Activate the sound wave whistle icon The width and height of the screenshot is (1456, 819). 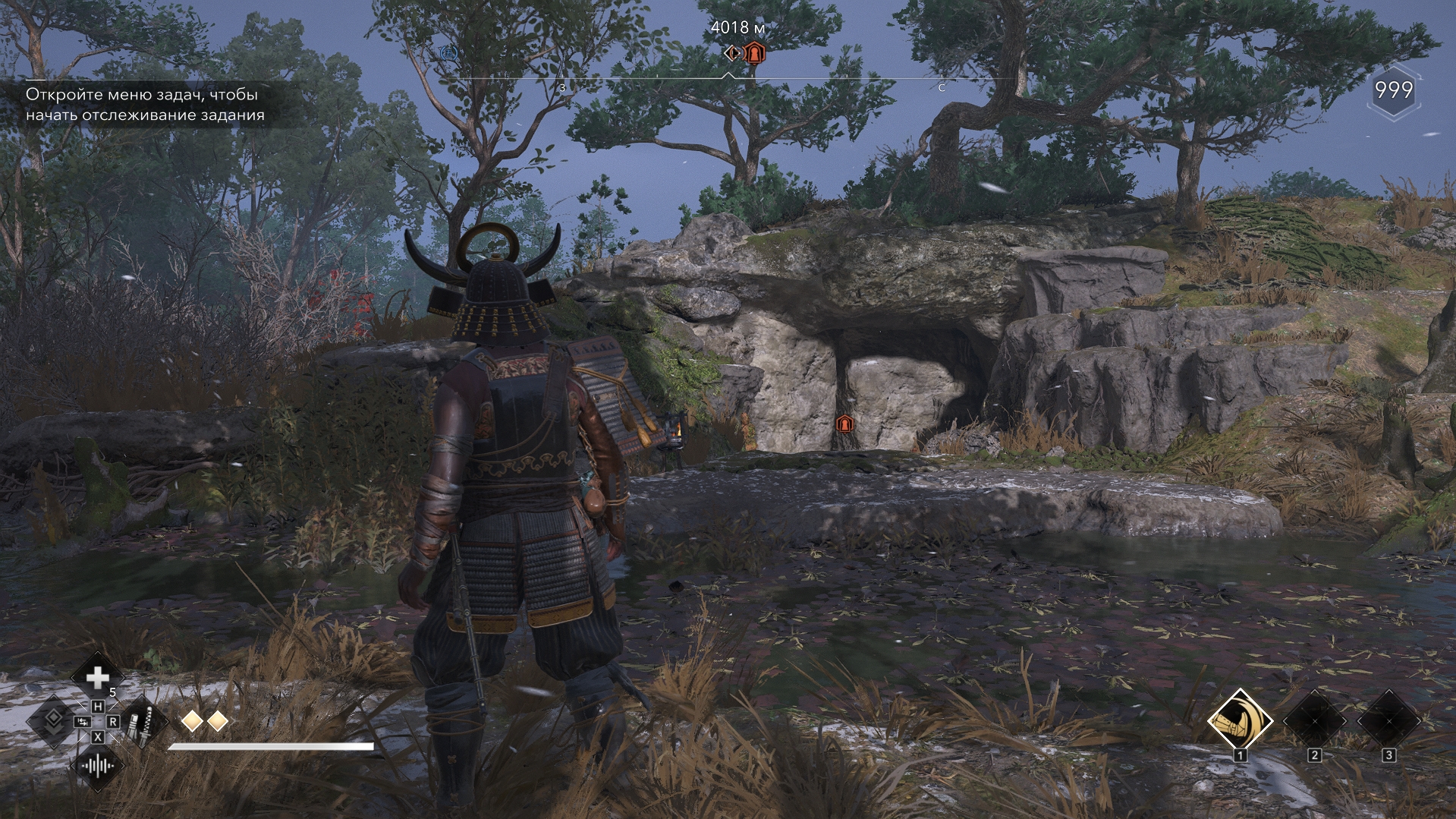pyautogui.click(x=98, y=765)
